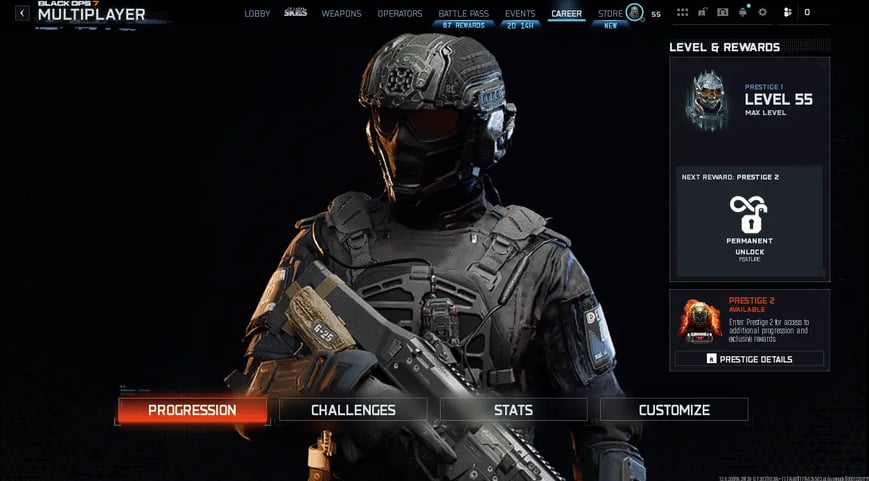
Task: Open settings with the gear icon
Action: point(763,13)
